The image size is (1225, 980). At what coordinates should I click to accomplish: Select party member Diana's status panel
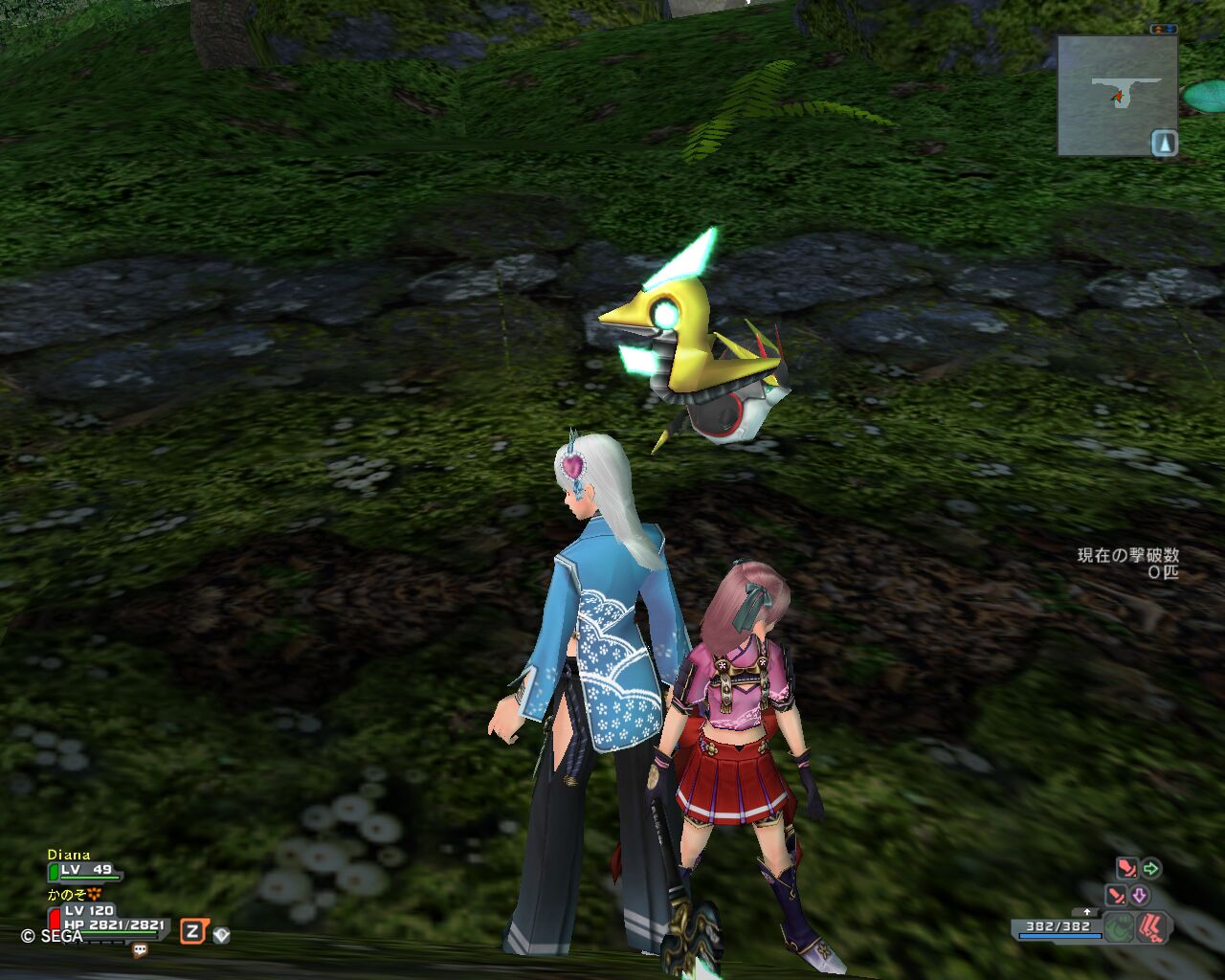point(84,864)
